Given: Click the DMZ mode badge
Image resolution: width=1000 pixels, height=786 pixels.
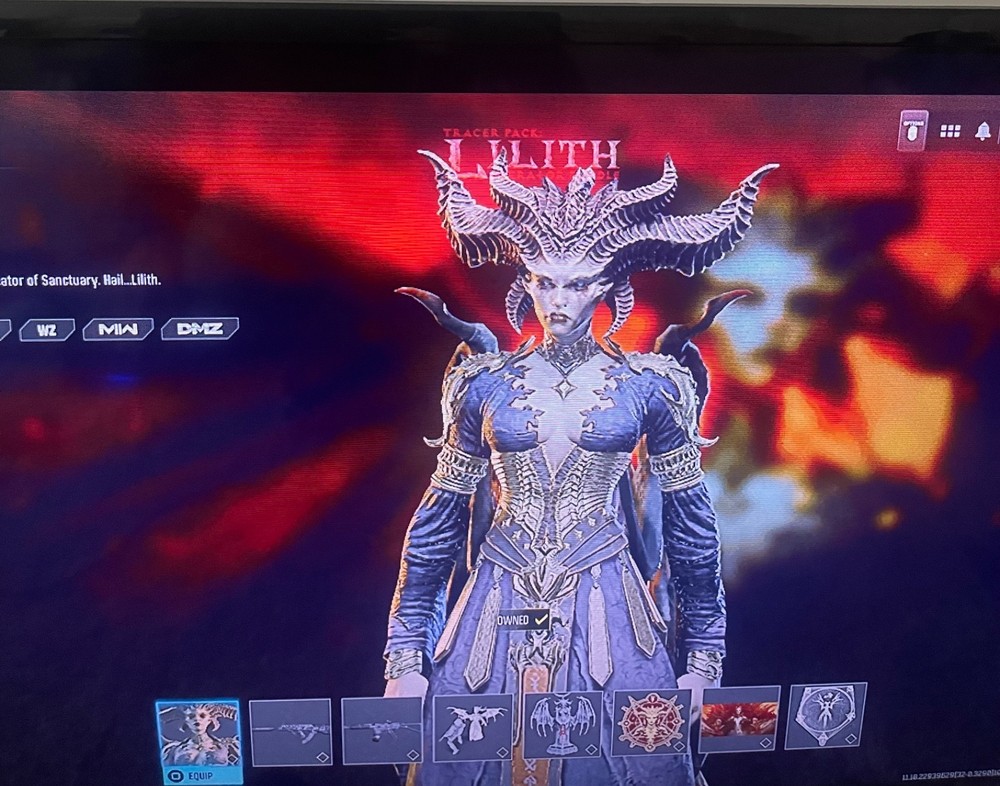Looking at the screenshot, I should tap(200, 328).
